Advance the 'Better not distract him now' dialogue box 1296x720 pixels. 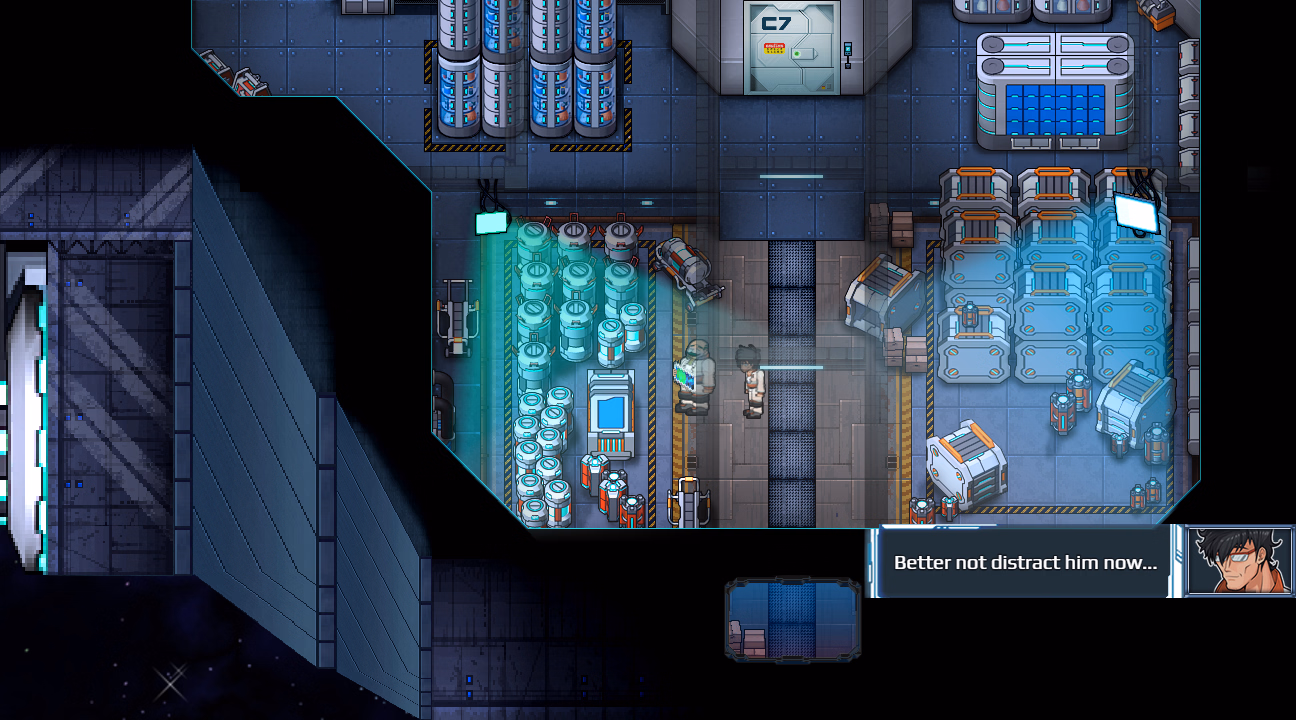(x=1024, y=562)
